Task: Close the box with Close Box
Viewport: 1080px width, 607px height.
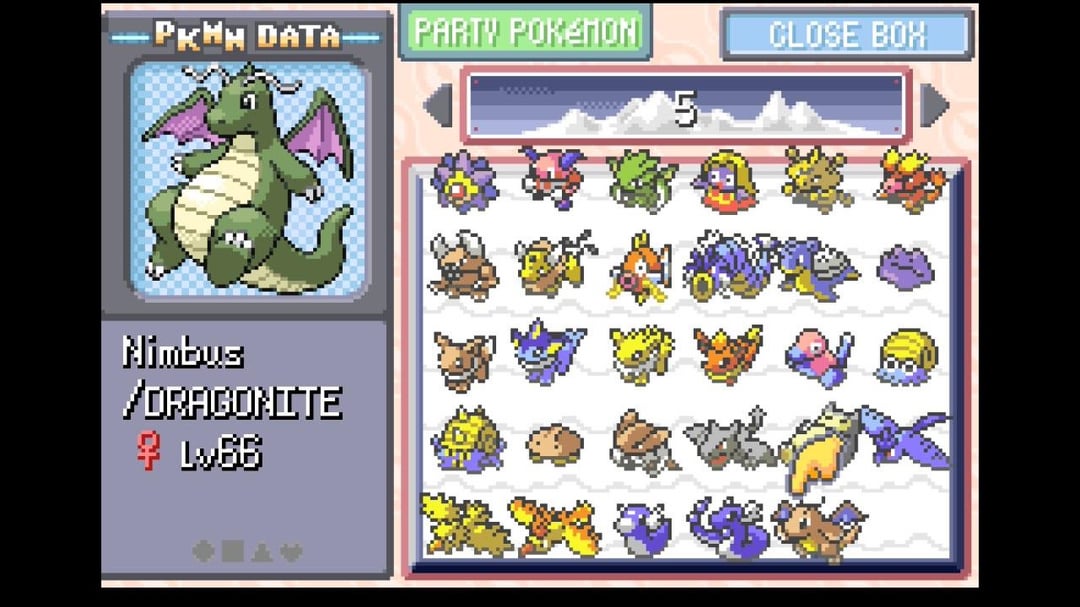Action: click(846, 35)
